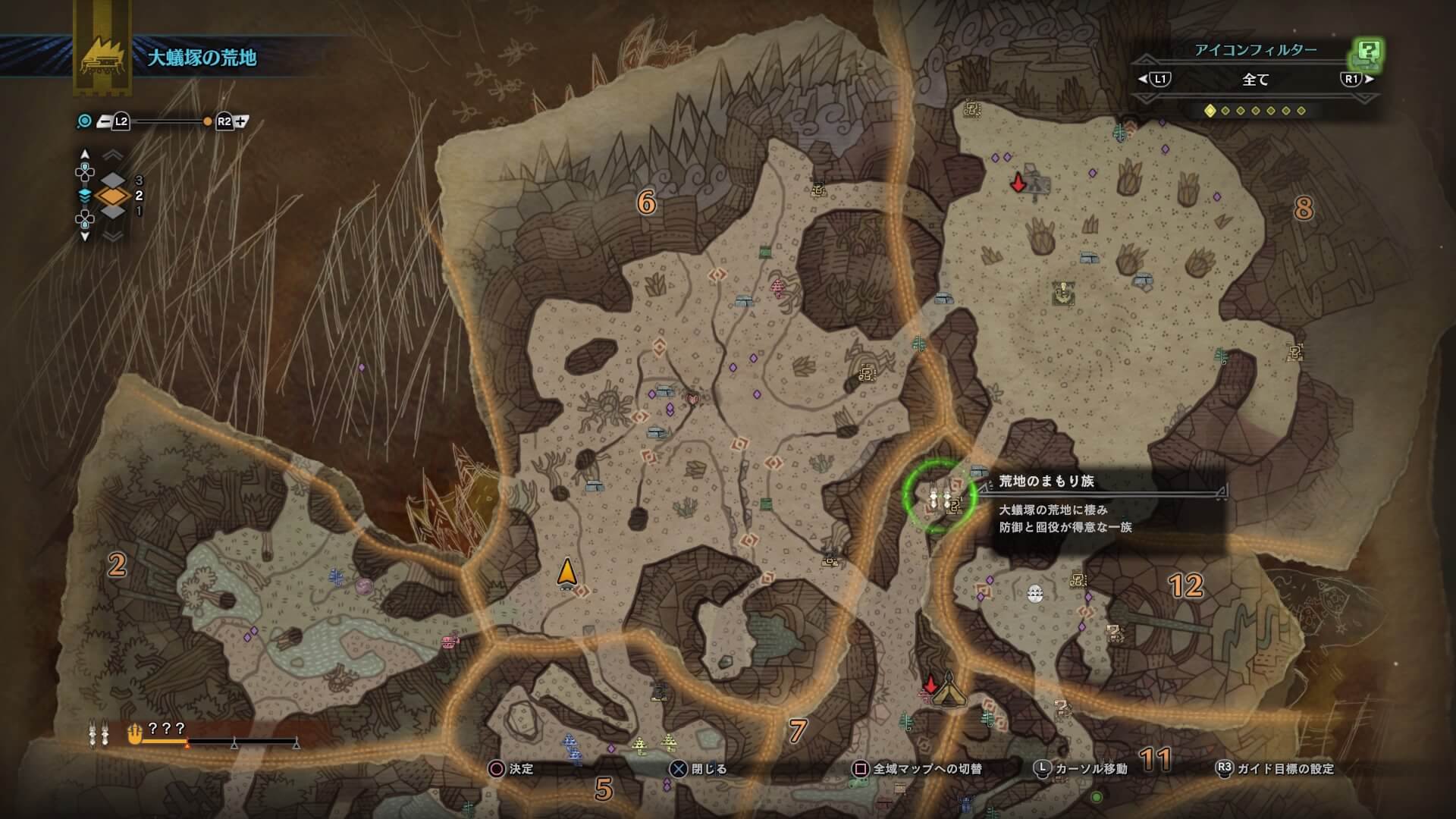Select the red arrow marker in area 8
1456x819 pixels.
coord(1018,183)
